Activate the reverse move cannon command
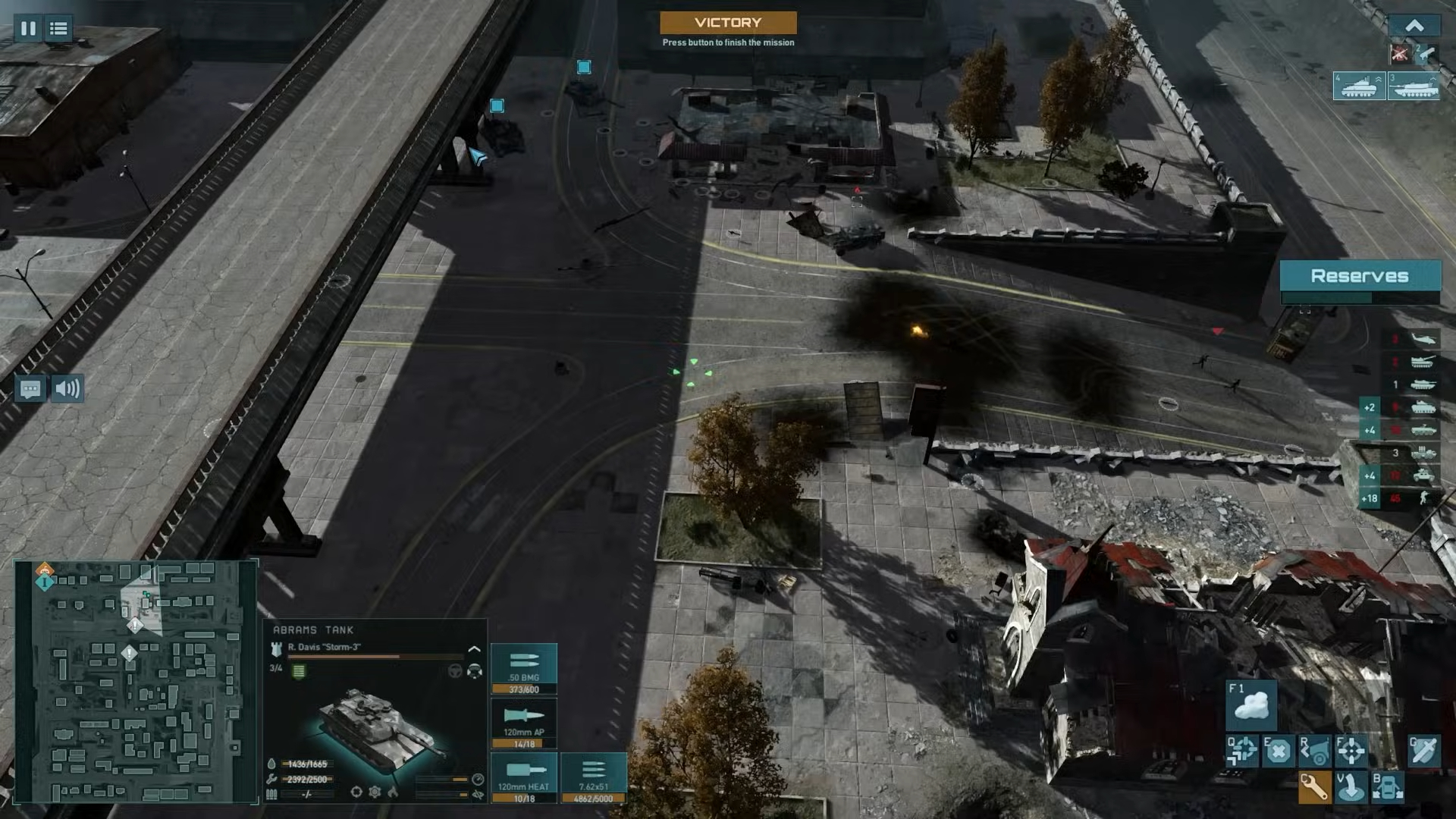Viewport: 1456px width, 819px height. pos(1314,751)
